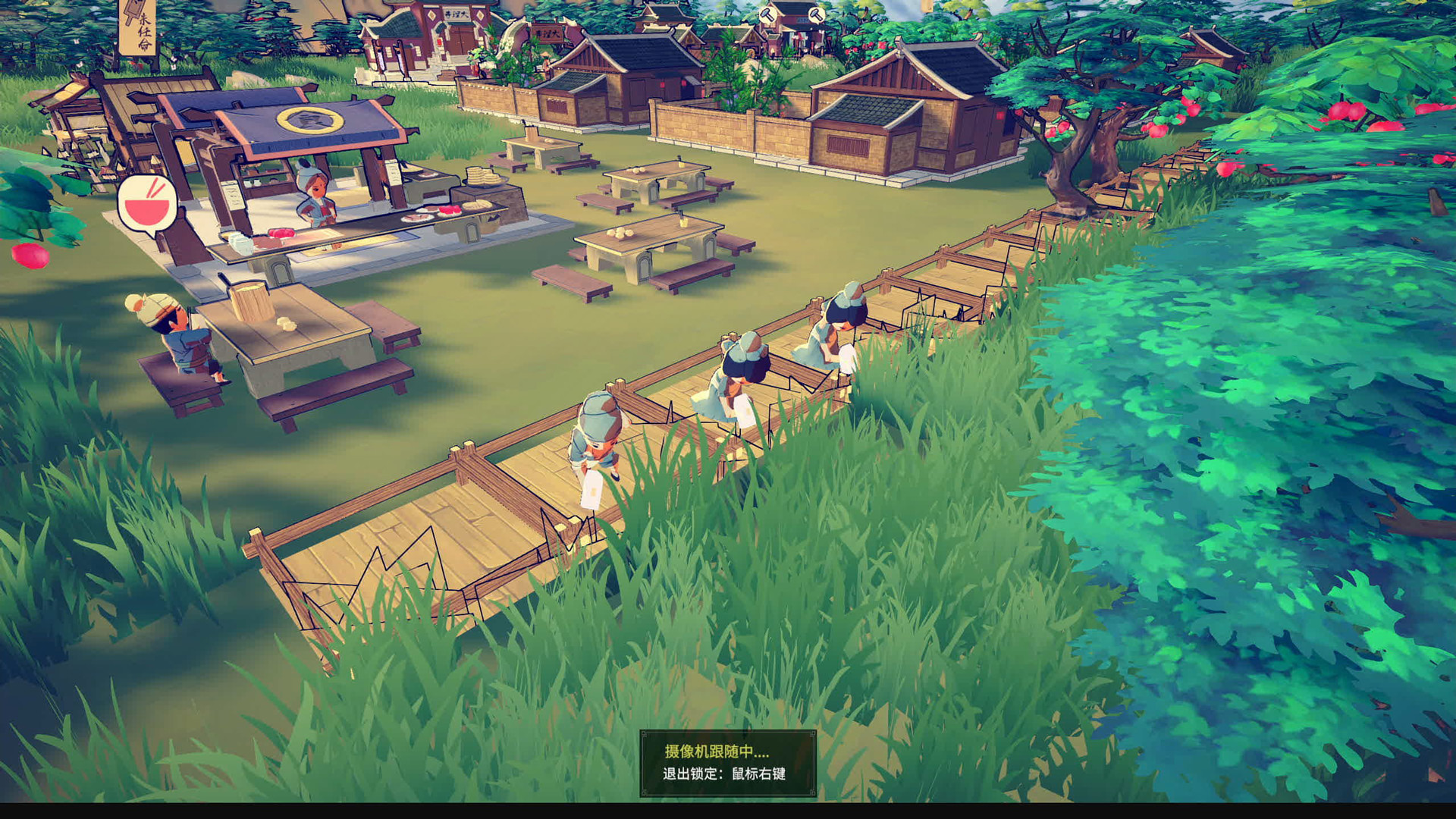Click the 大理寺 plaque above the gate
This screenshot has height=819, width=1456.
(457, 14)
